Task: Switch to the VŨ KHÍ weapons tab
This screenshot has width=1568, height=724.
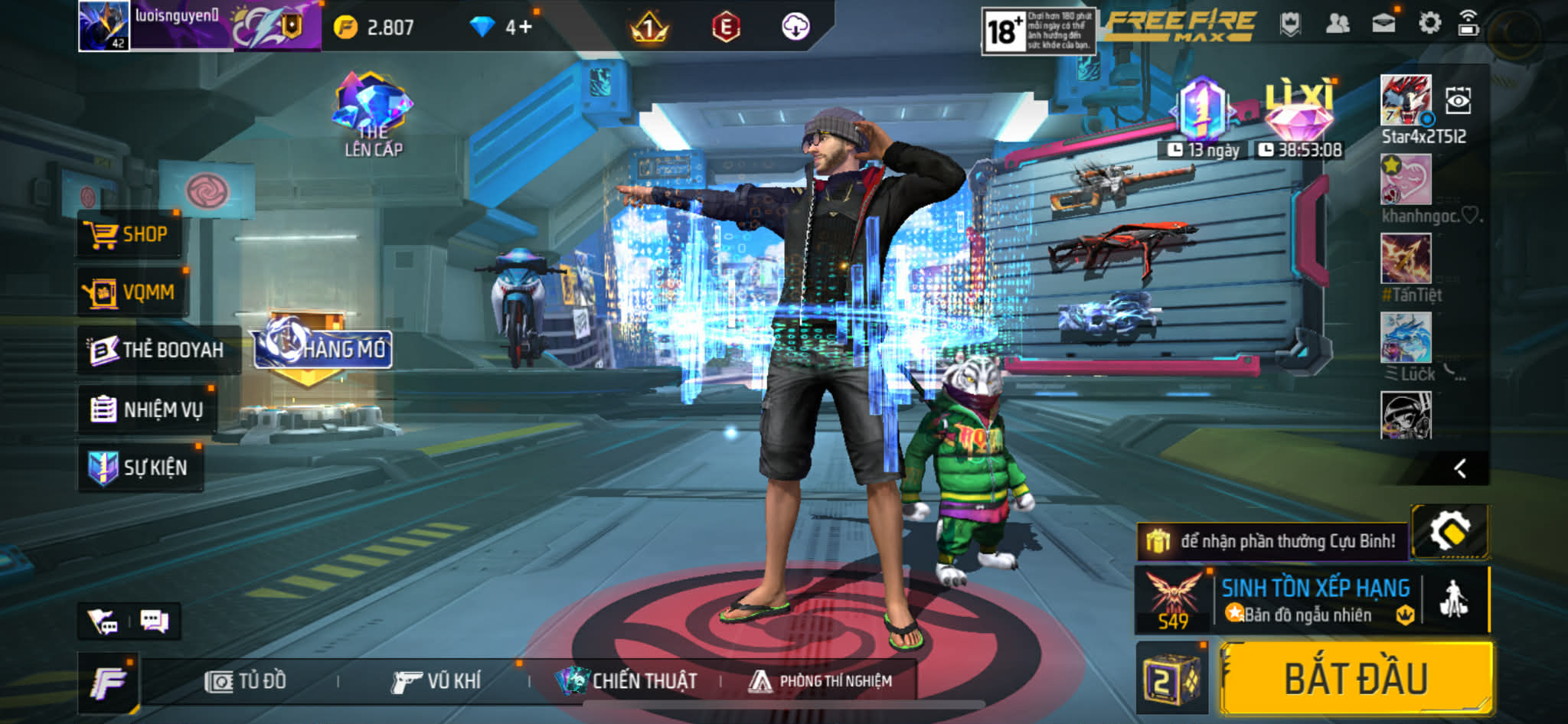Action: [436, 680]
